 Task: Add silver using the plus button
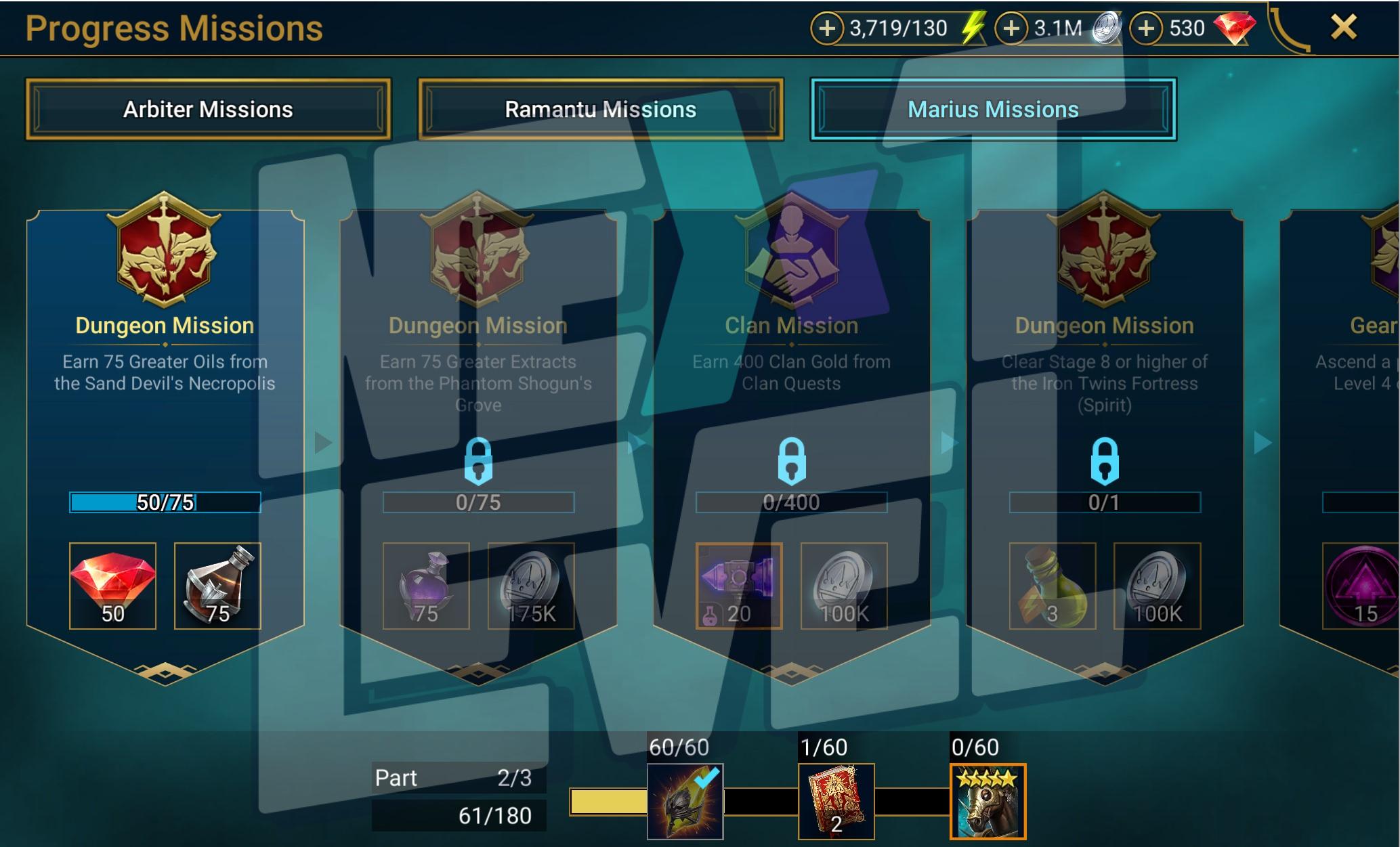1011,28
